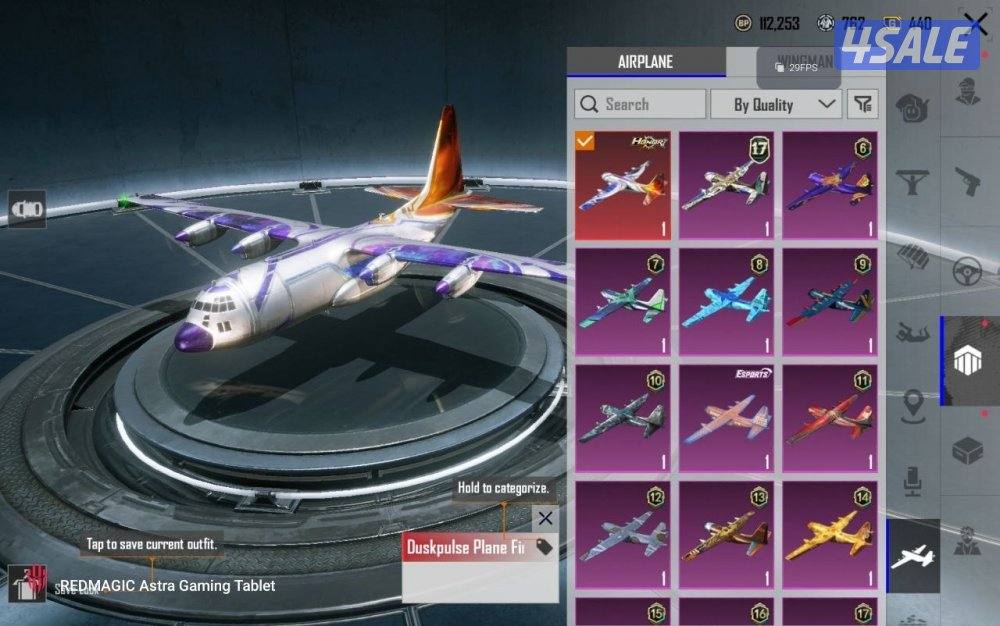This screenshot has height=626, width=1000.
Task: Close the inventory screen
Action: click(975, 23)
